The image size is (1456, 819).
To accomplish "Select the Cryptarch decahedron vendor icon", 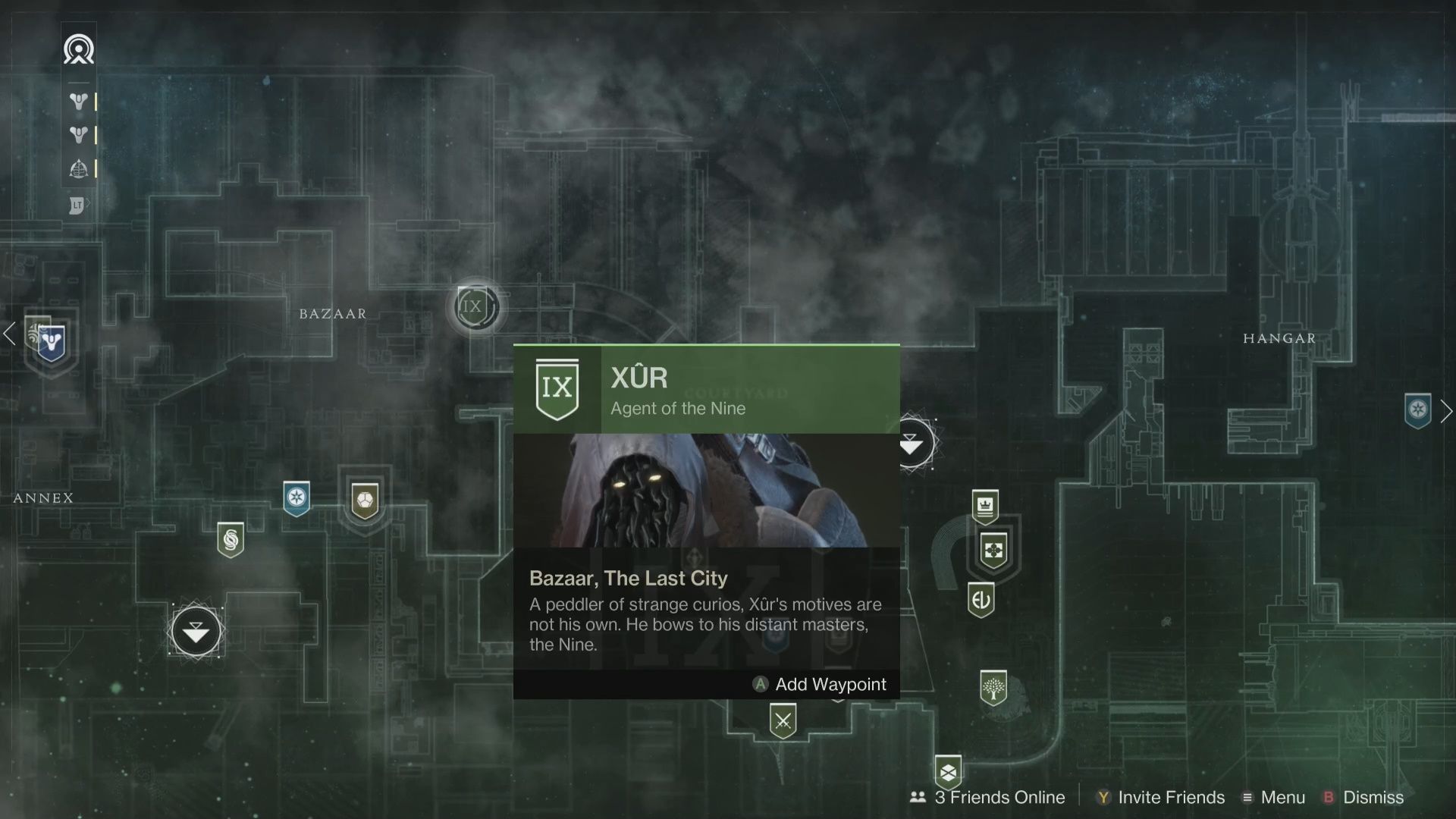I will tap(365, 500).
